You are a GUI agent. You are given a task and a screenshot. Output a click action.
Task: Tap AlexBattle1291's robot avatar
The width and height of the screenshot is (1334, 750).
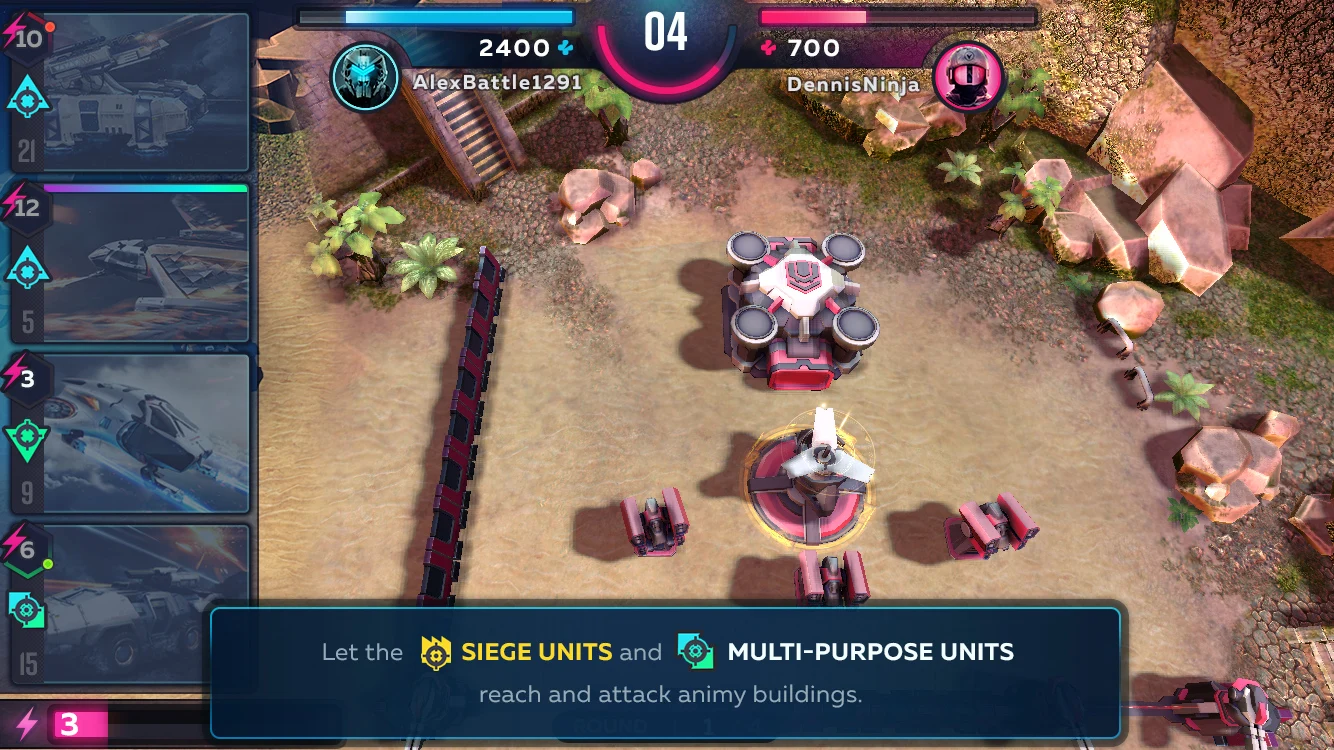click(364, 77)
